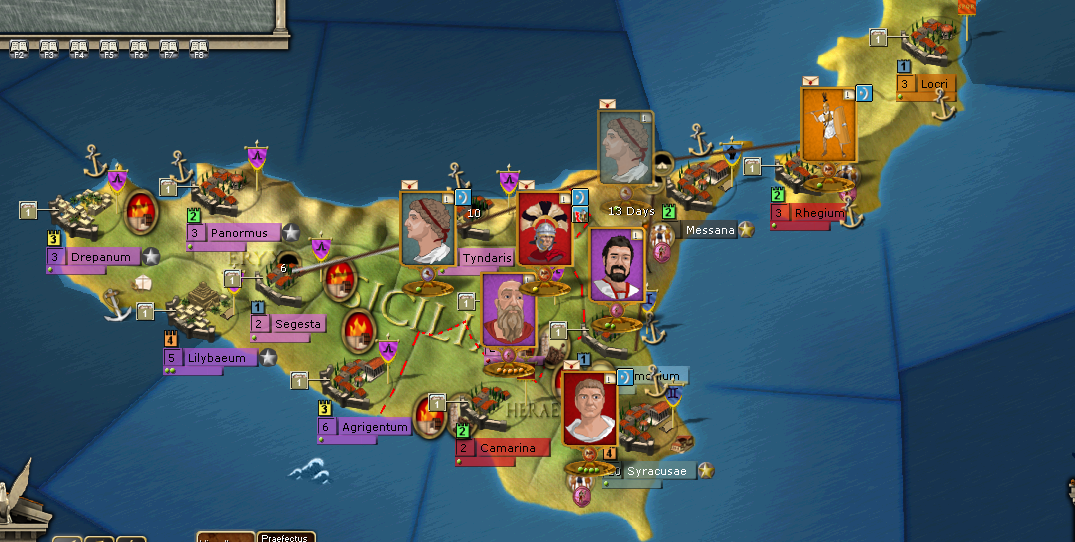1075x542 pixels.
Task: Select the Segesta city label
Action: point(298,324)
